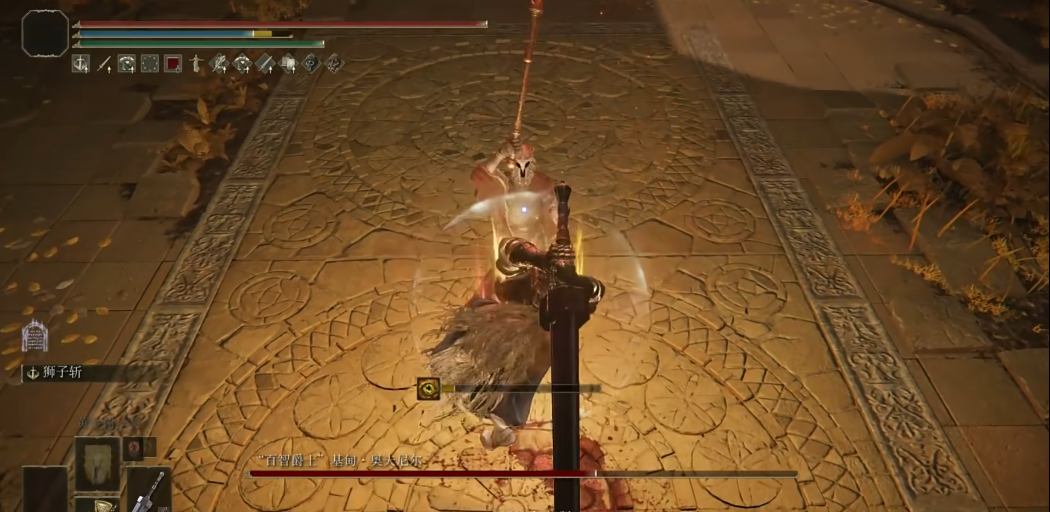Click the white tombstone-shaped summon icon
The height and width of the screenshot is (512, 1050).
(35, 335)
